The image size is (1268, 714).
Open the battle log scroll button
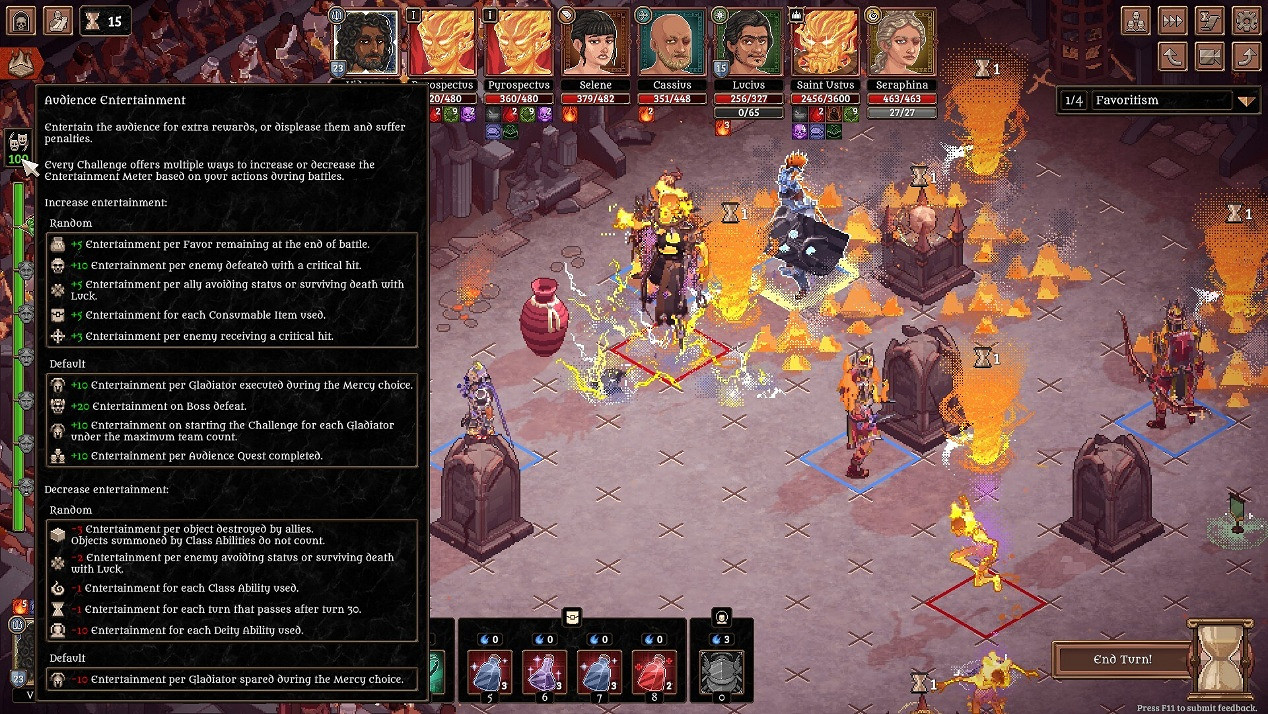(1210, 20)
